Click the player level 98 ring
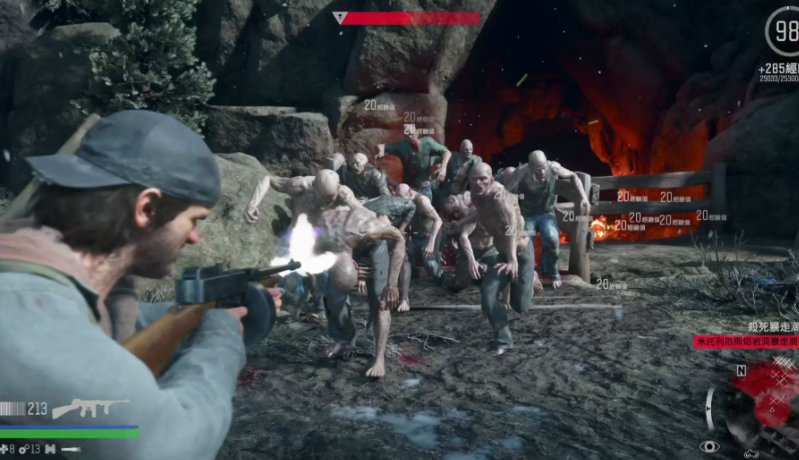The image size is (799, 460). [x=783, y=30]
